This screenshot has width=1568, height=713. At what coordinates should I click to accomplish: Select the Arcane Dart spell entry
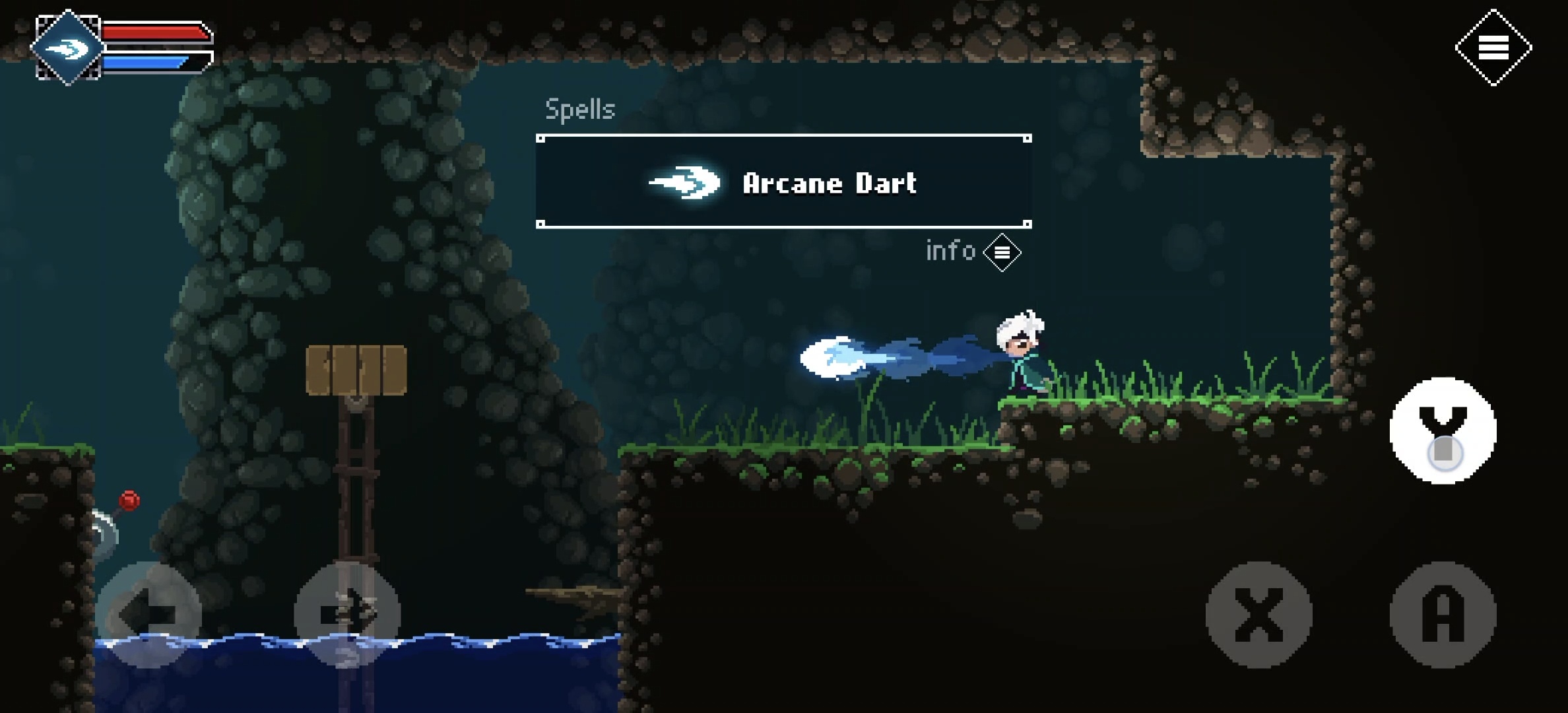783,182
